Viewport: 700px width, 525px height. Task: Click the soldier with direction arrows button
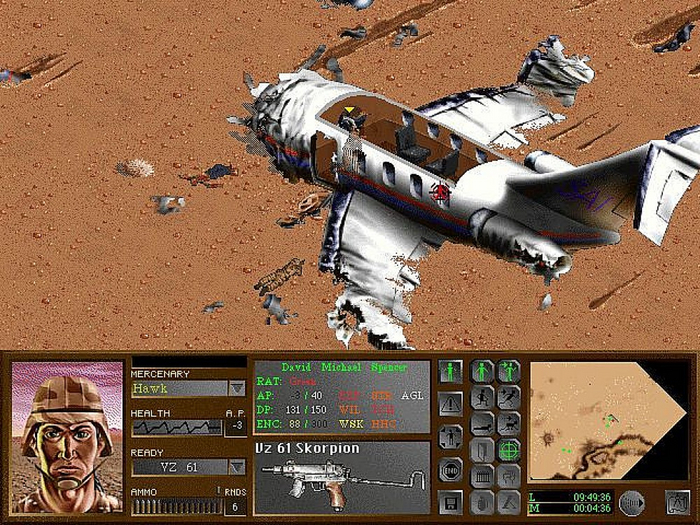[450, 437]
